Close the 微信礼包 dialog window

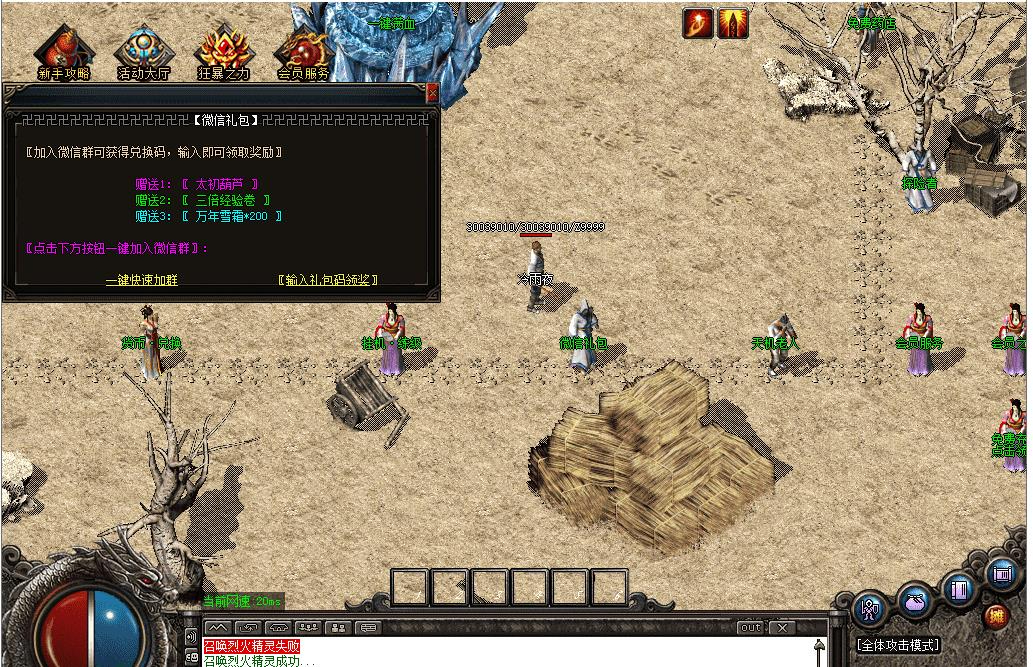pos(432,92)
